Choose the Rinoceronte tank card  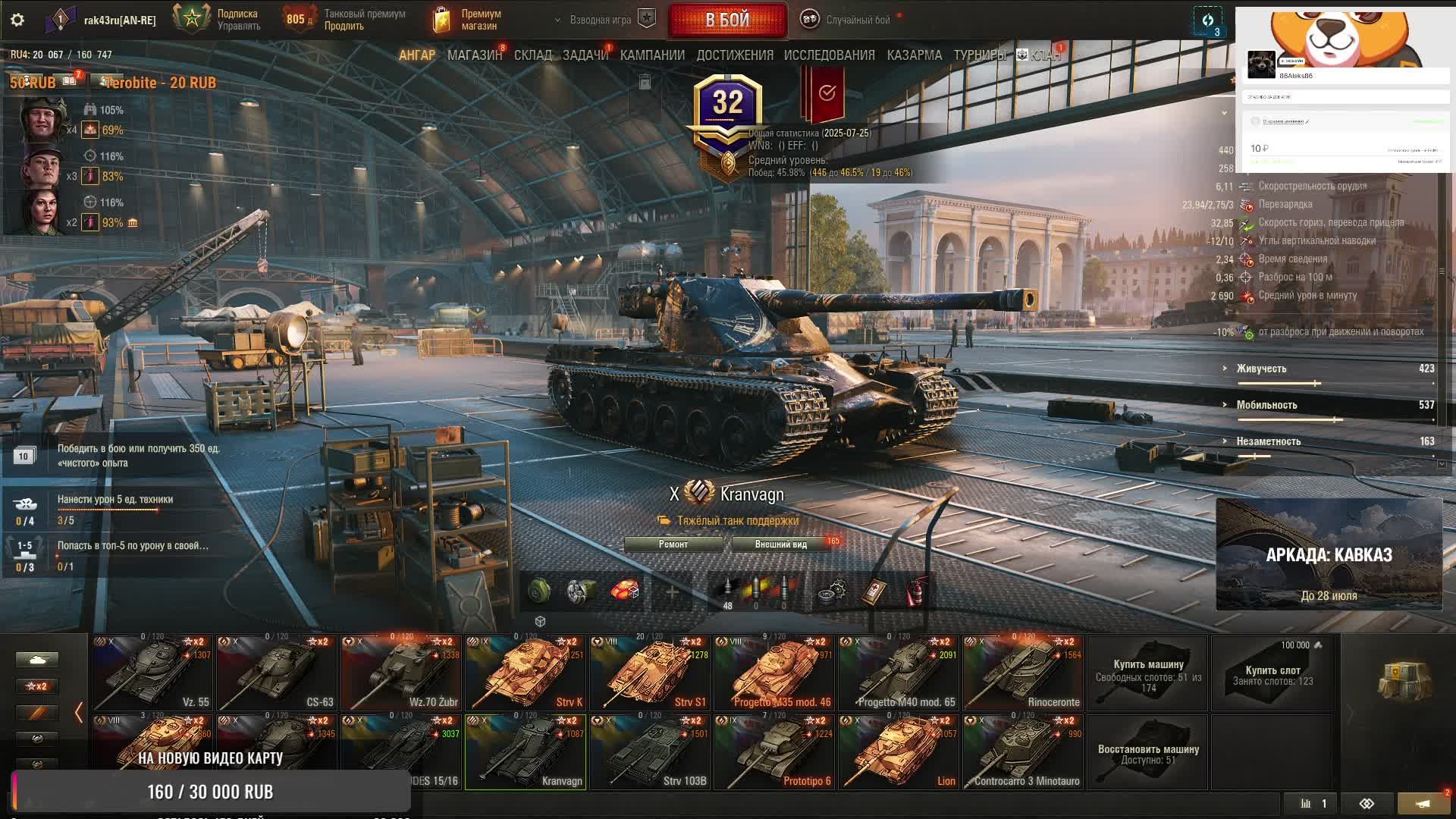click(x=1023, y=673)
